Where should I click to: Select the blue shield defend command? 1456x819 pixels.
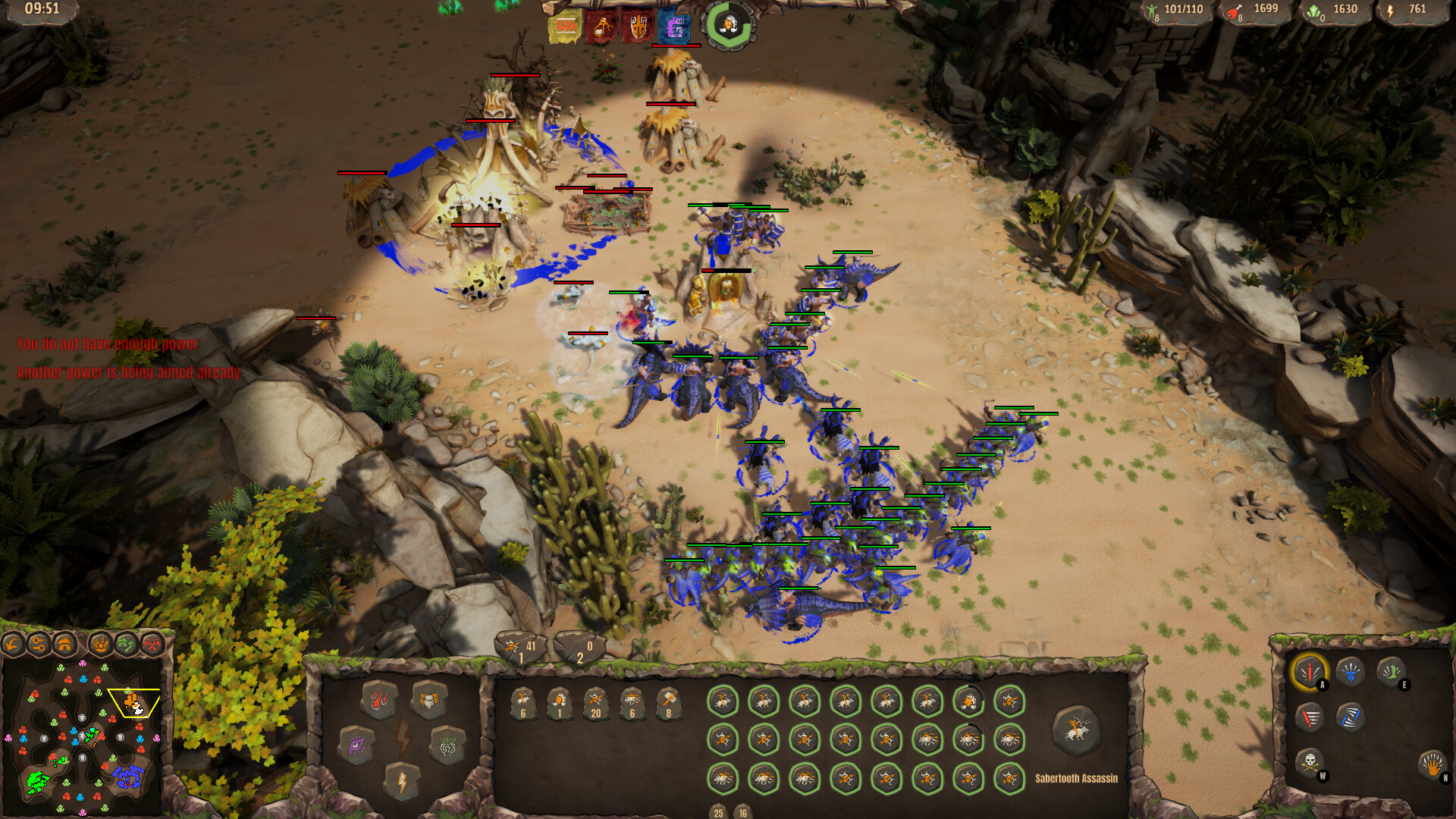1351,673
